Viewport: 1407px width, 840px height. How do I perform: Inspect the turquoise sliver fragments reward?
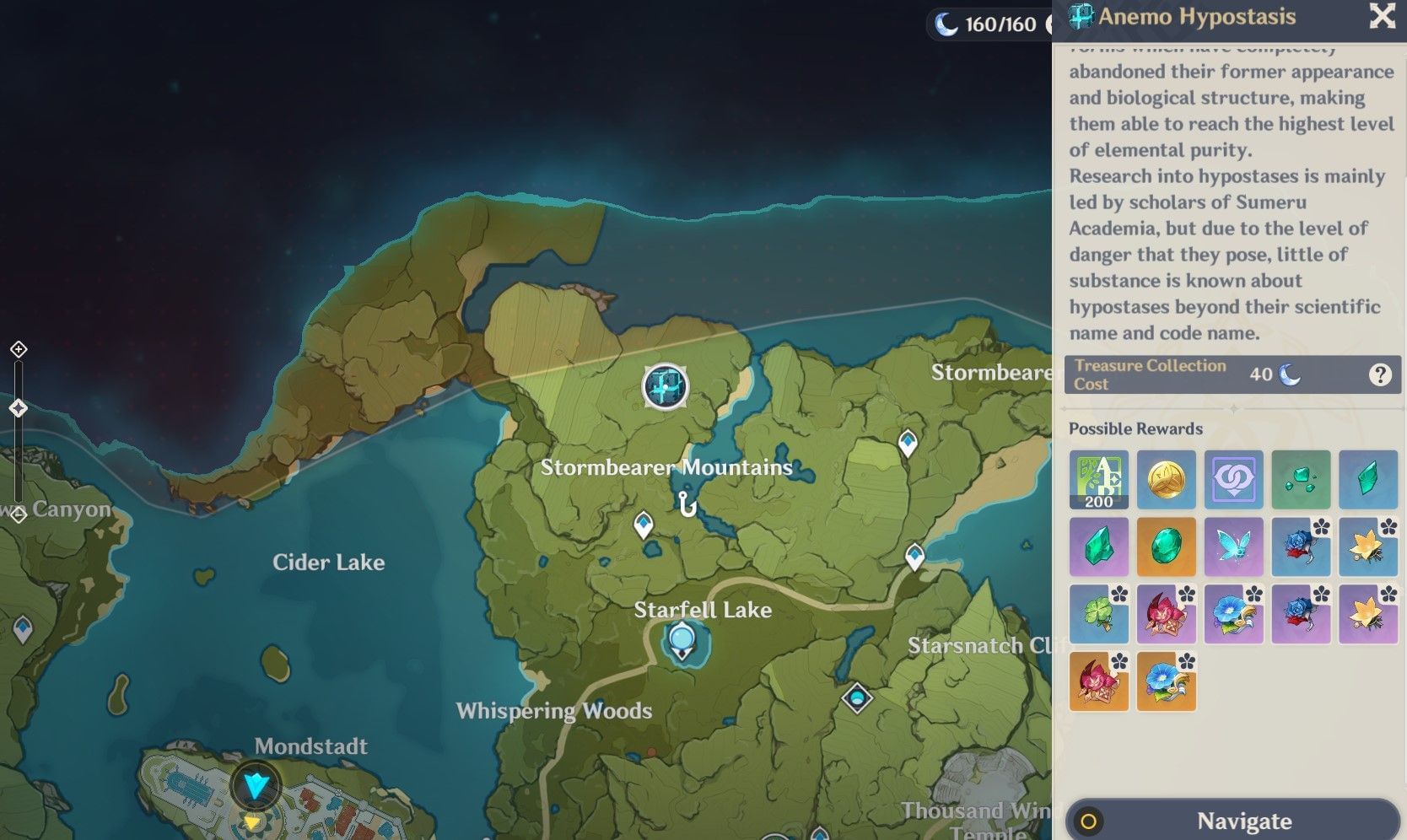coord(1301,480)
